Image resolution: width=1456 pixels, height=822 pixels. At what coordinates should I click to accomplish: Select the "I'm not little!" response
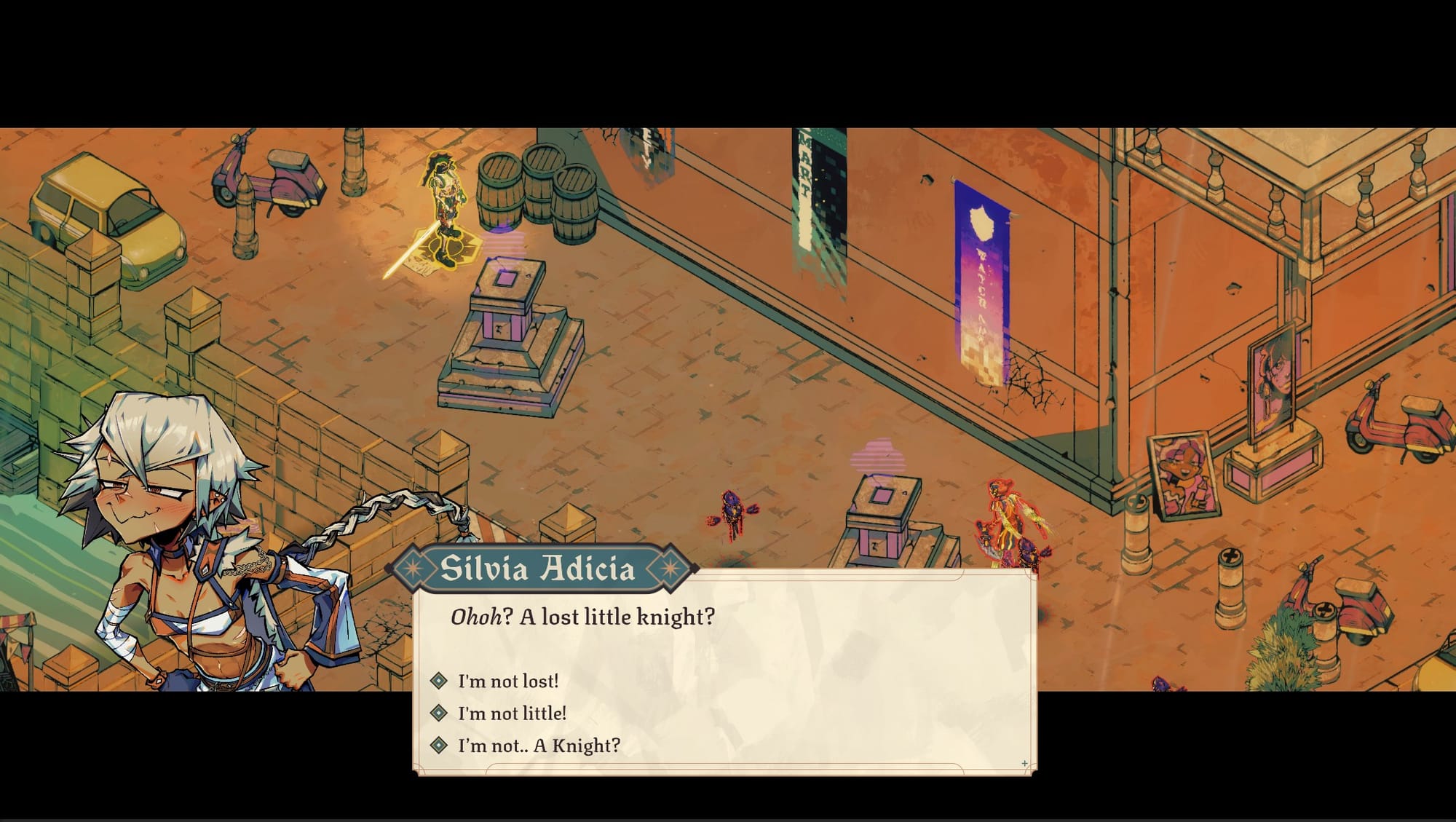[x=511, y=714]
